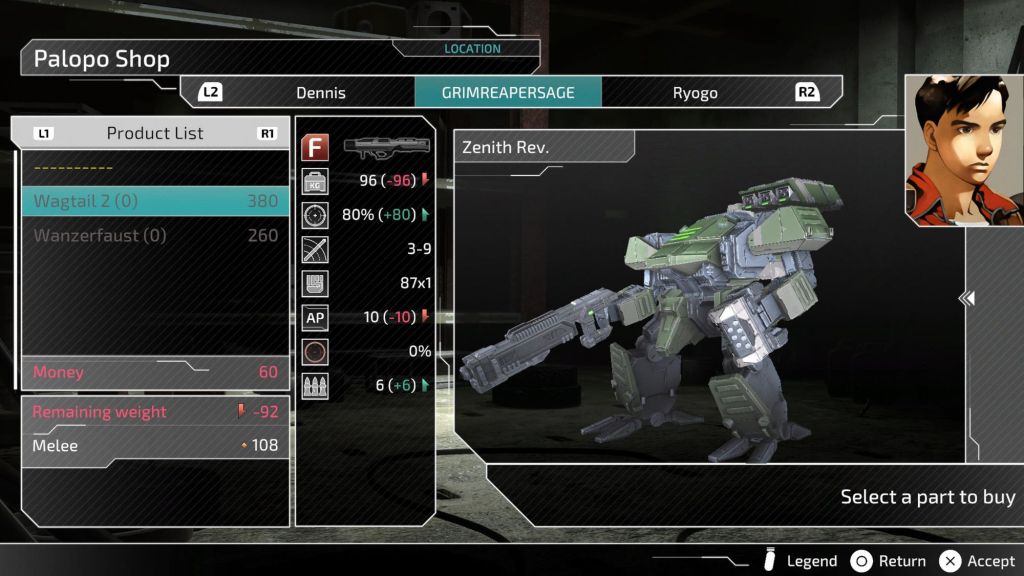Viewport: 1024px width, 576px height.
Task: Select the Accept option
Action: click(978, 561)
